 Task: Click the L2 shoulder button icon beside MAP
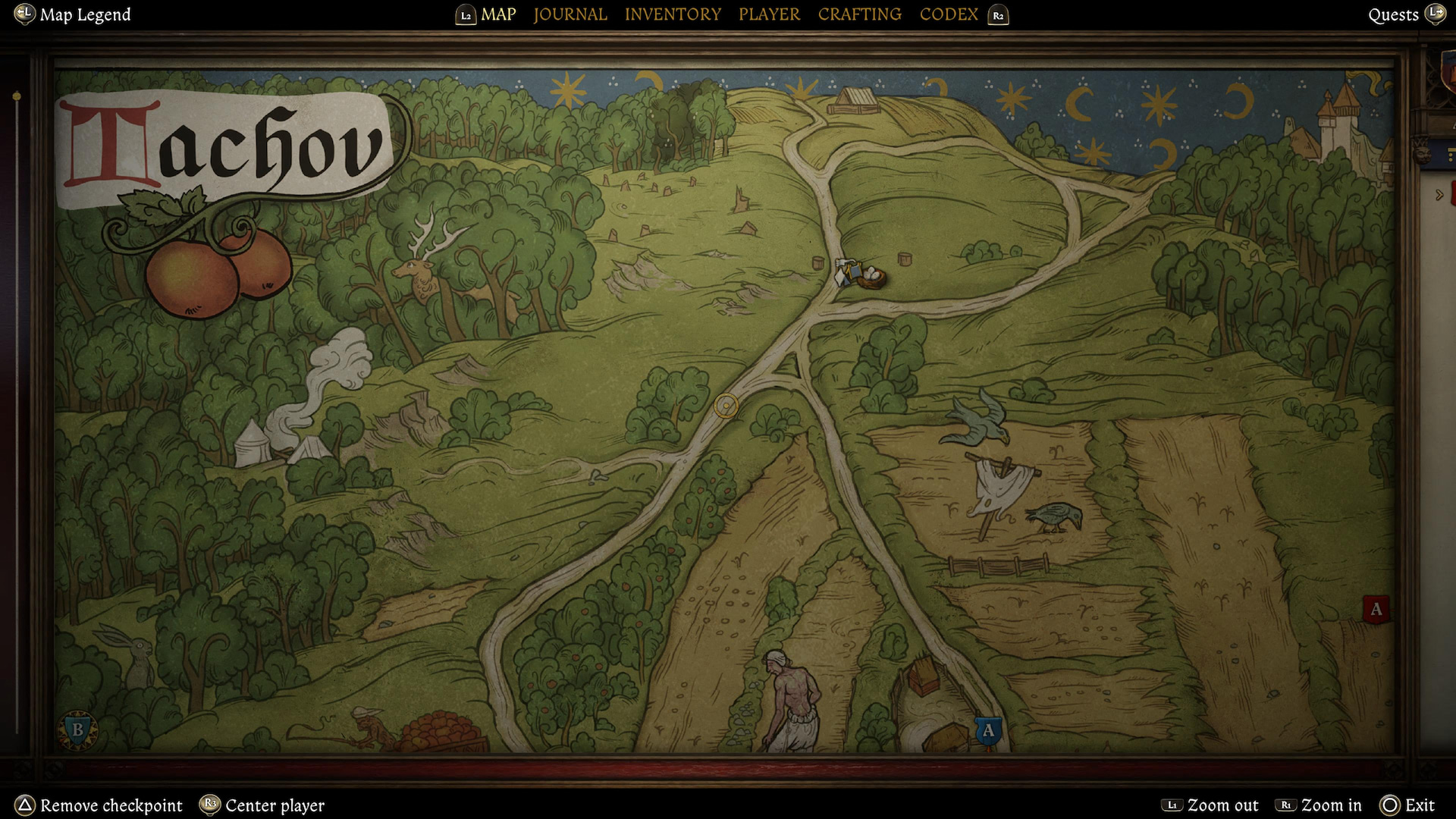[x=468, y=14]
